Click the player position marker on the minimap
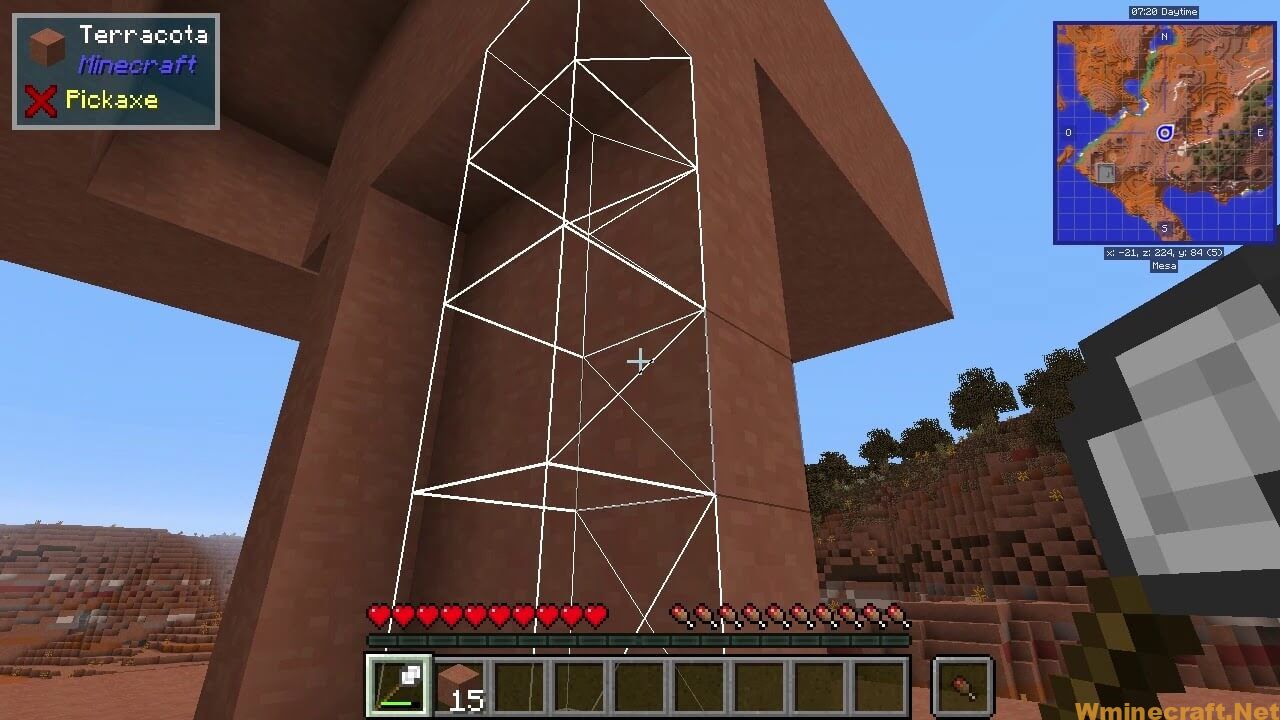The width and height of the screenshot is (1280, 720). [1164, 132]
